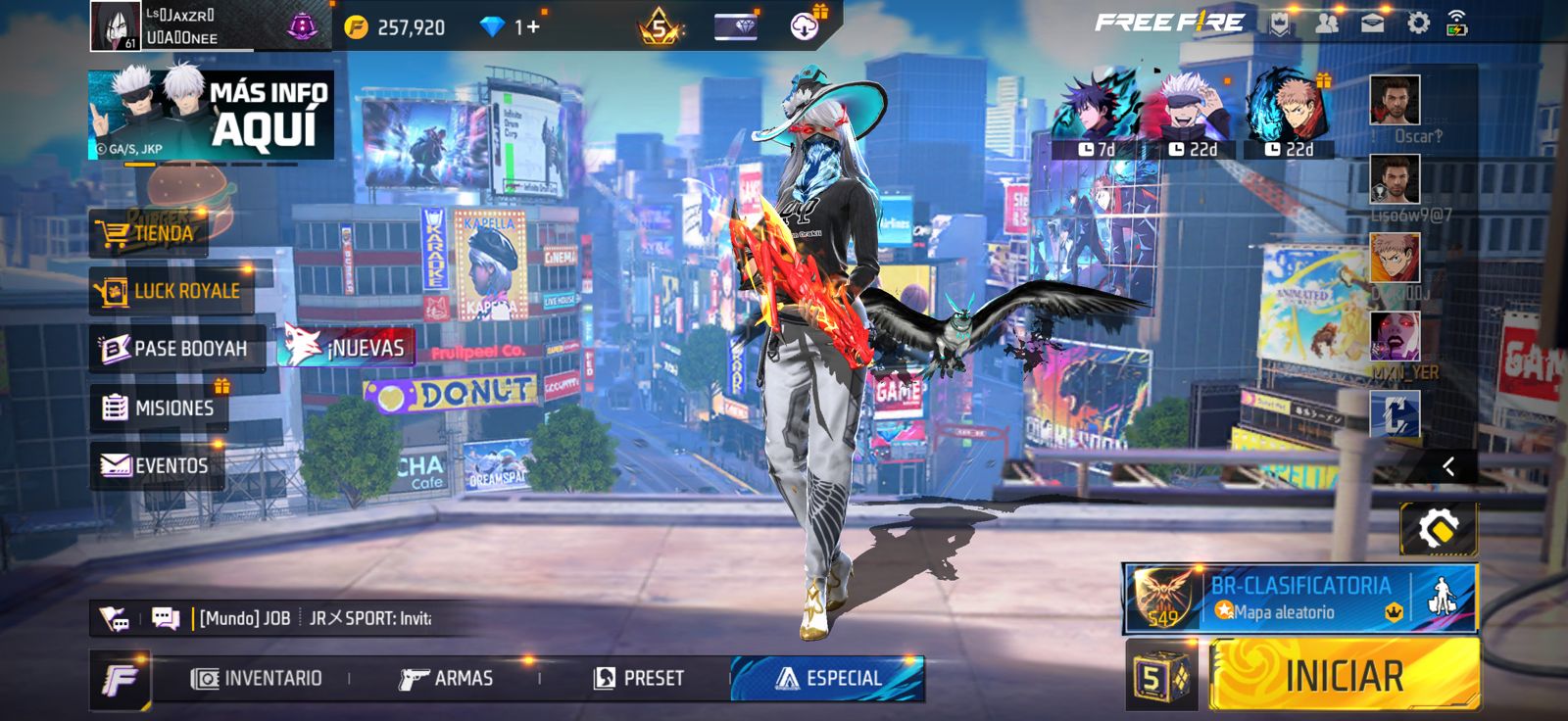Switch to the ARMAS tab
The image size is (1568, 721).
coord(446,678)
